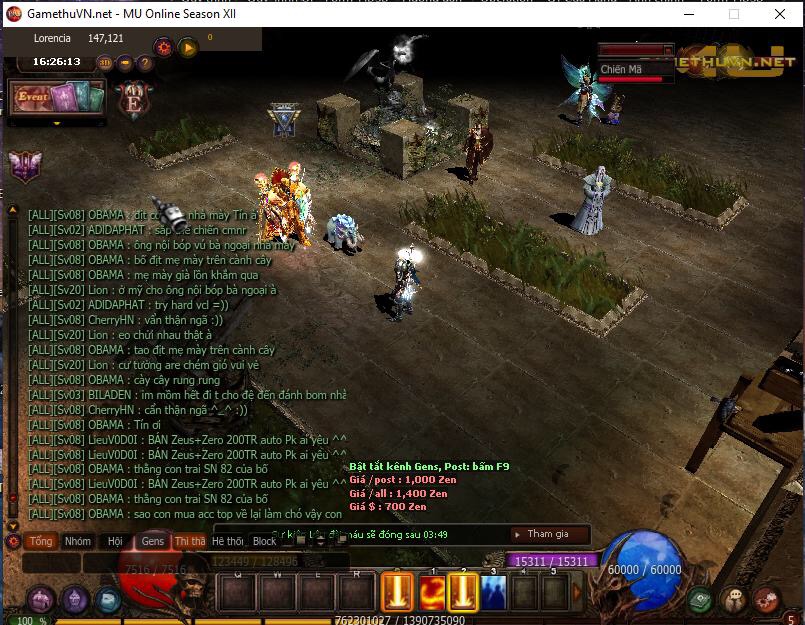Click the gear settings icon
805x625 pixels.
pos(162,47)
